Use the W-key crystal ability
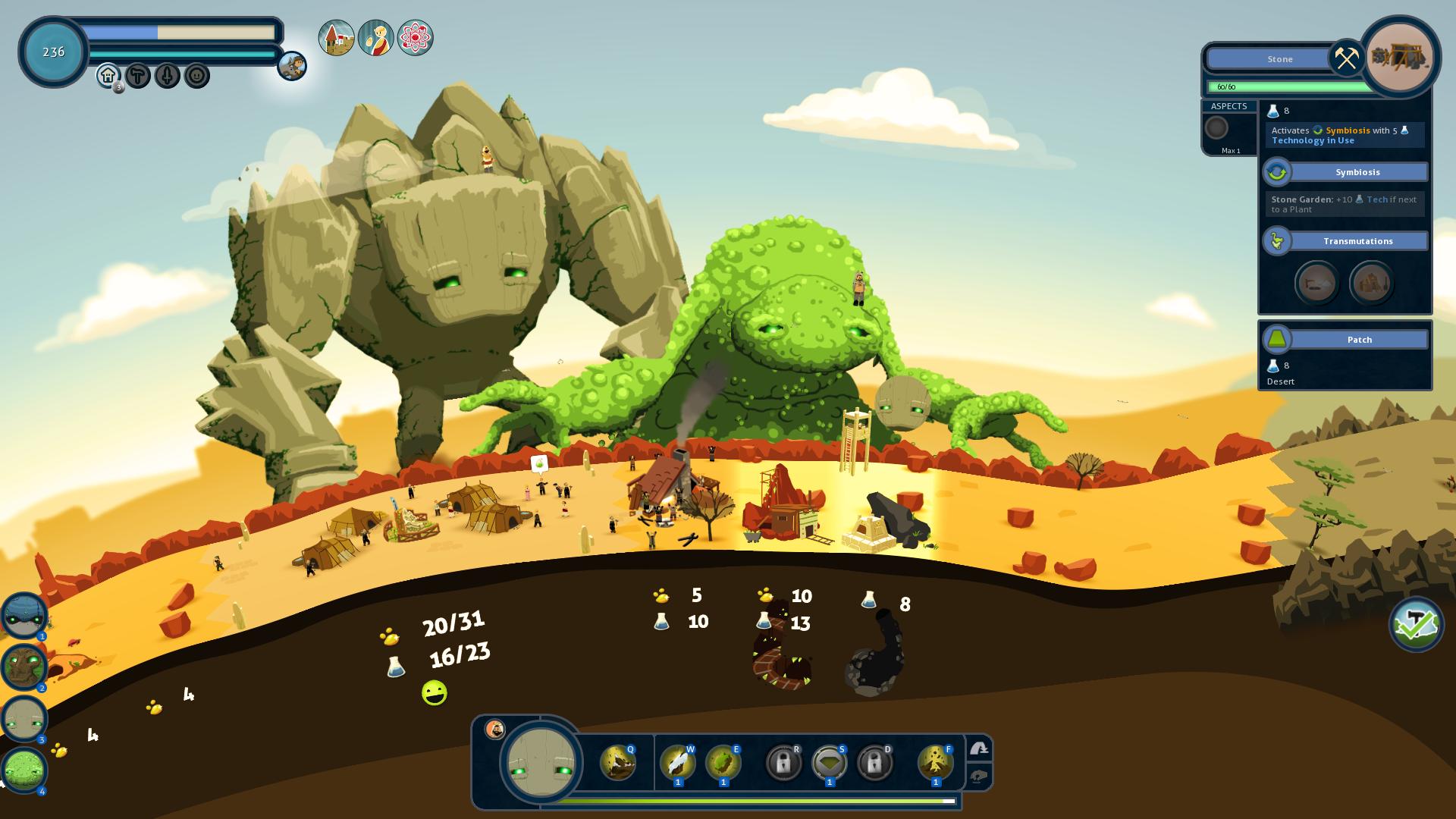The height and width of the screenshot is (819, 1456). pyautogui.click(x=677, y=763)
